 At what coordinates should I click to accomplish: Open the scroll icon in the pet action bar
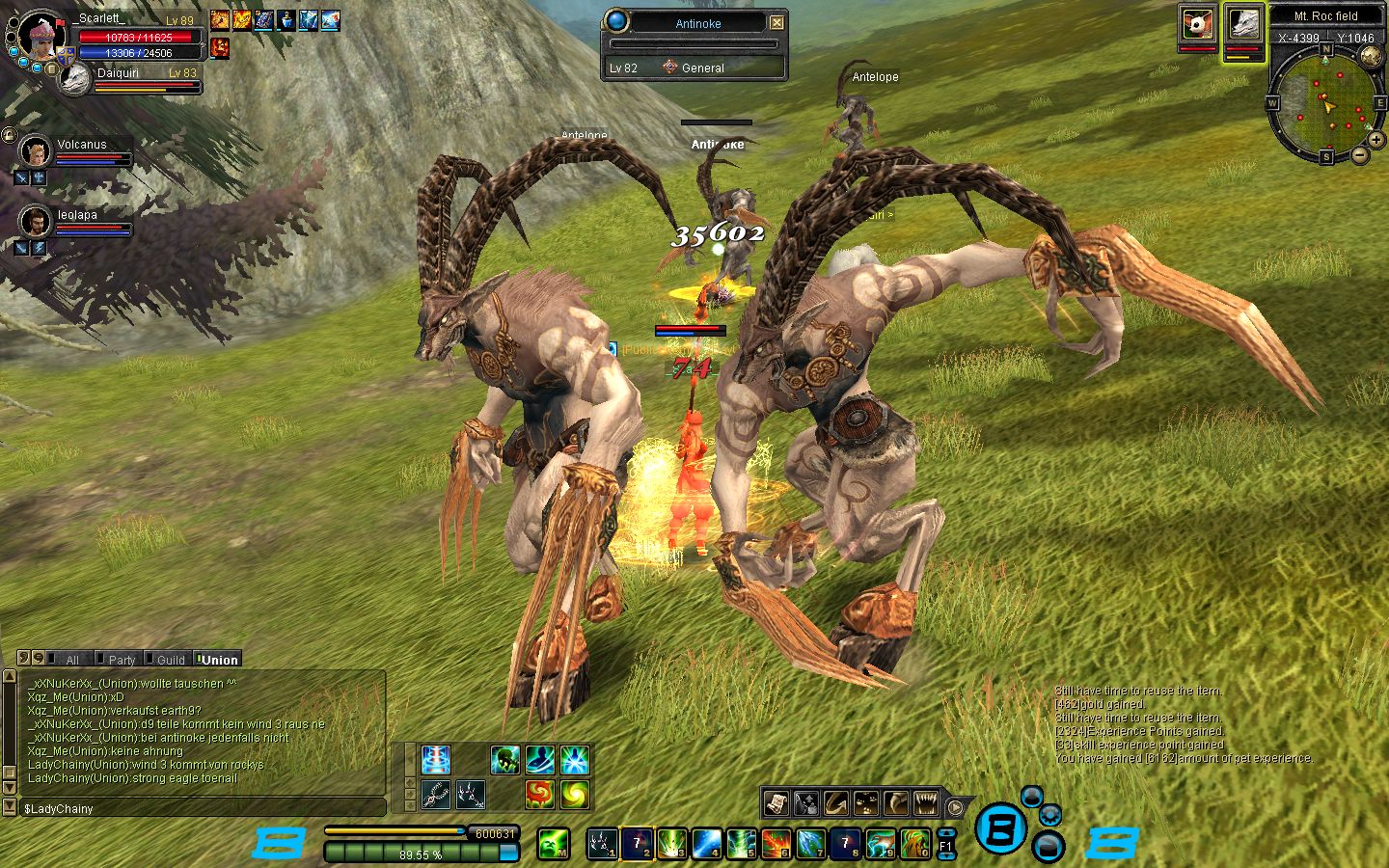(776, 802)
